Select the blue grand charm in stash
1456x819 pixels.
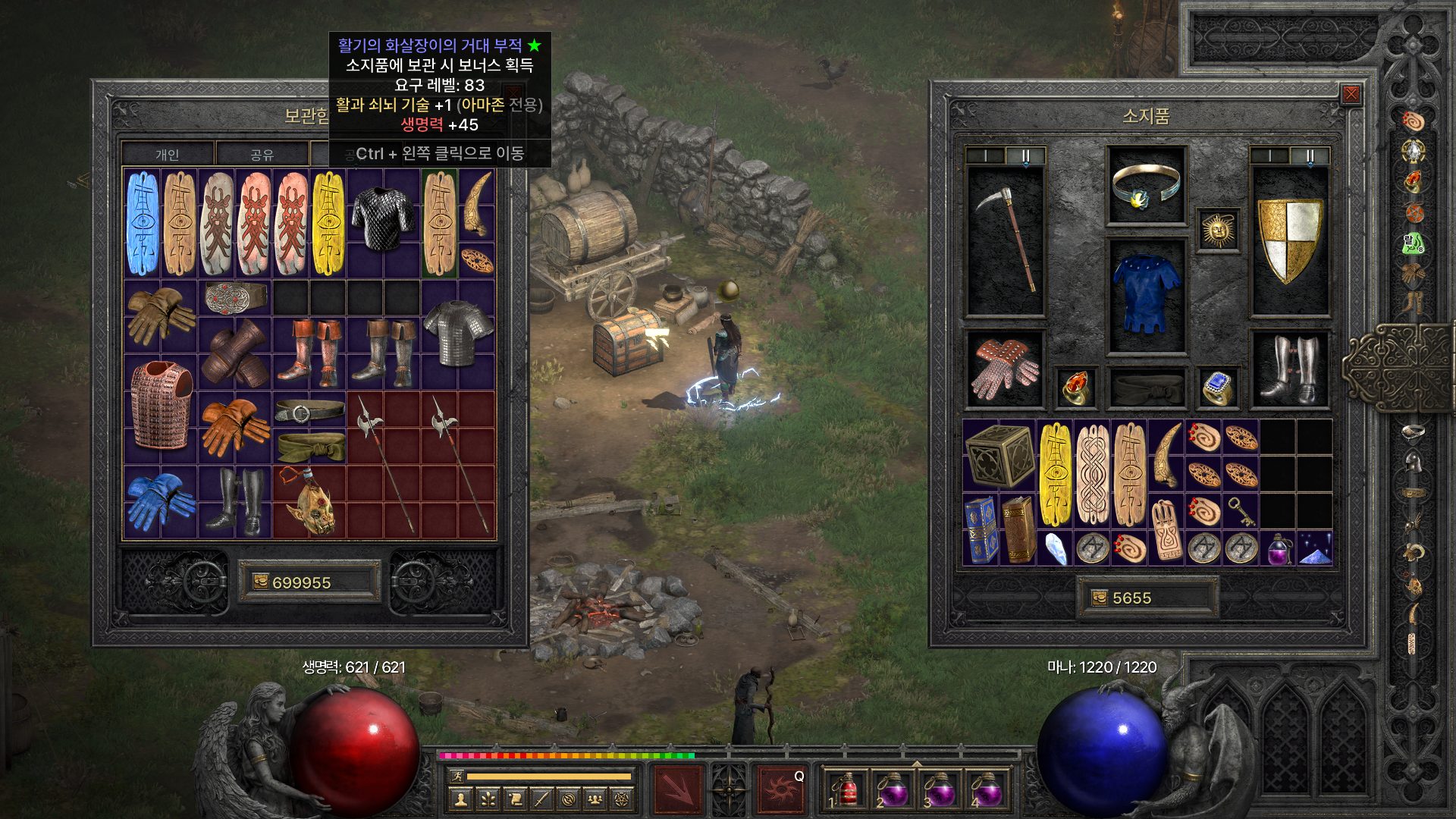[x=143, y=223]
